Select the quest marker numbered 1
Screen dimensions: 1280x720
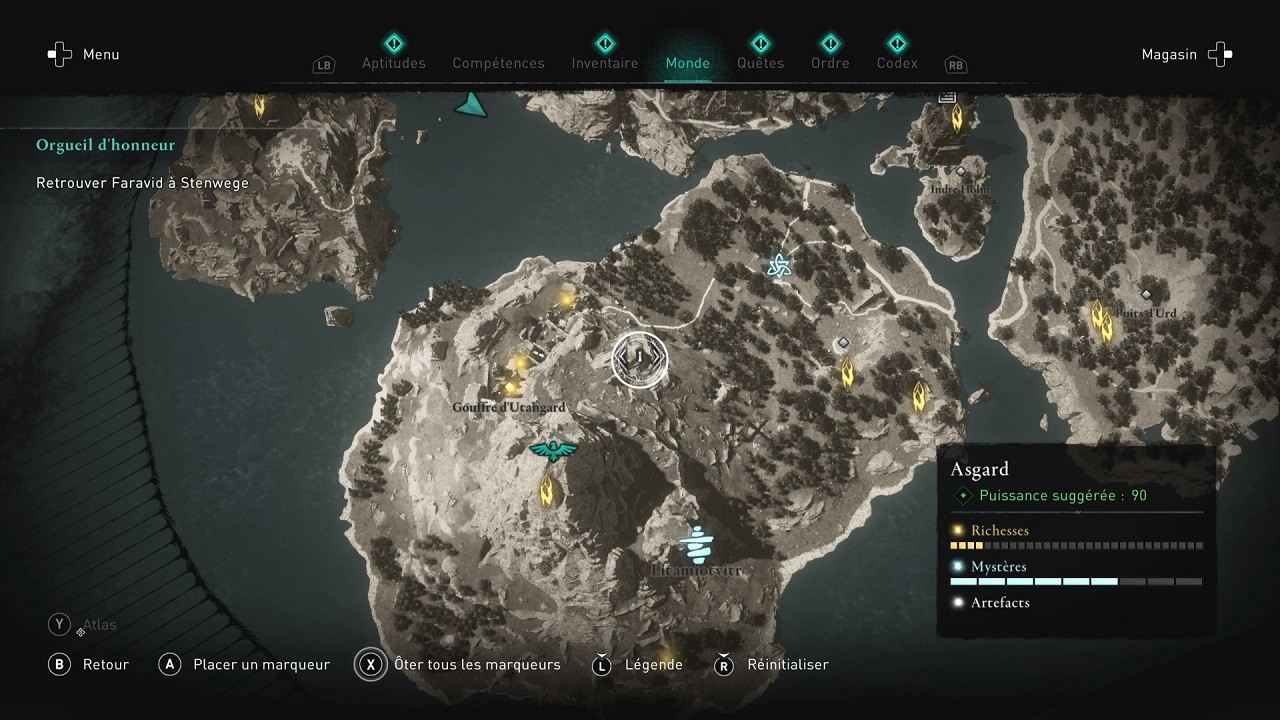pos(639,360)
